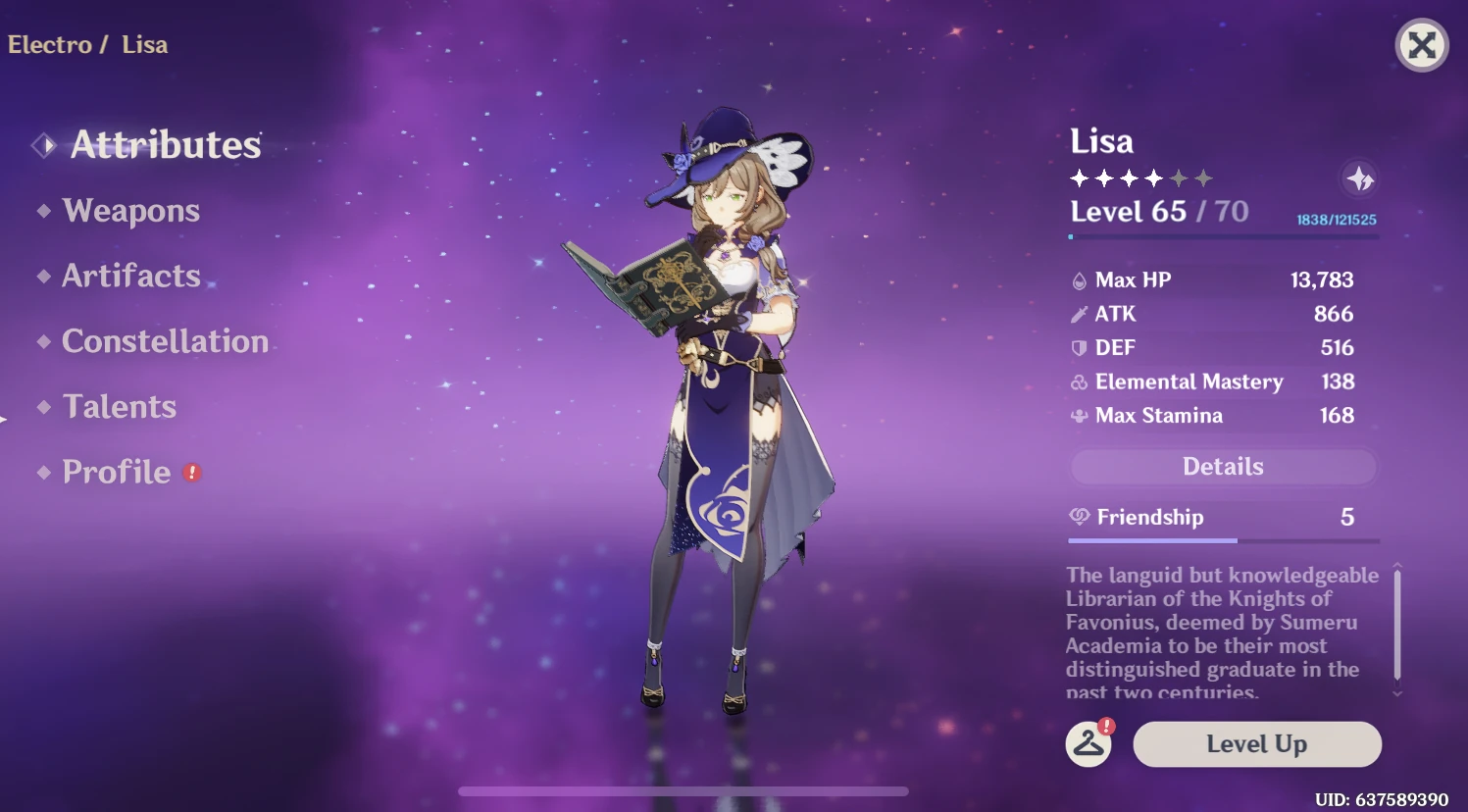Click the DEF shield stat icon
The width and height of the screenshot is (1468, 812).
[1081, 347]
